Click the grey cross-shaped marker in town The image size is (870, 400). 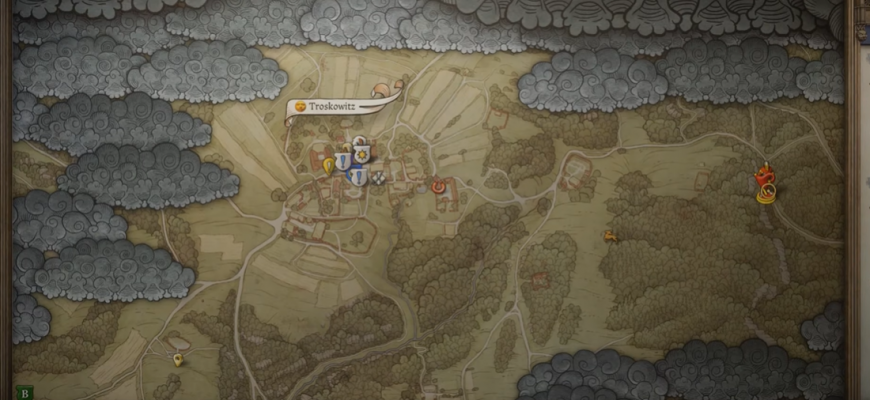[378, 178]
